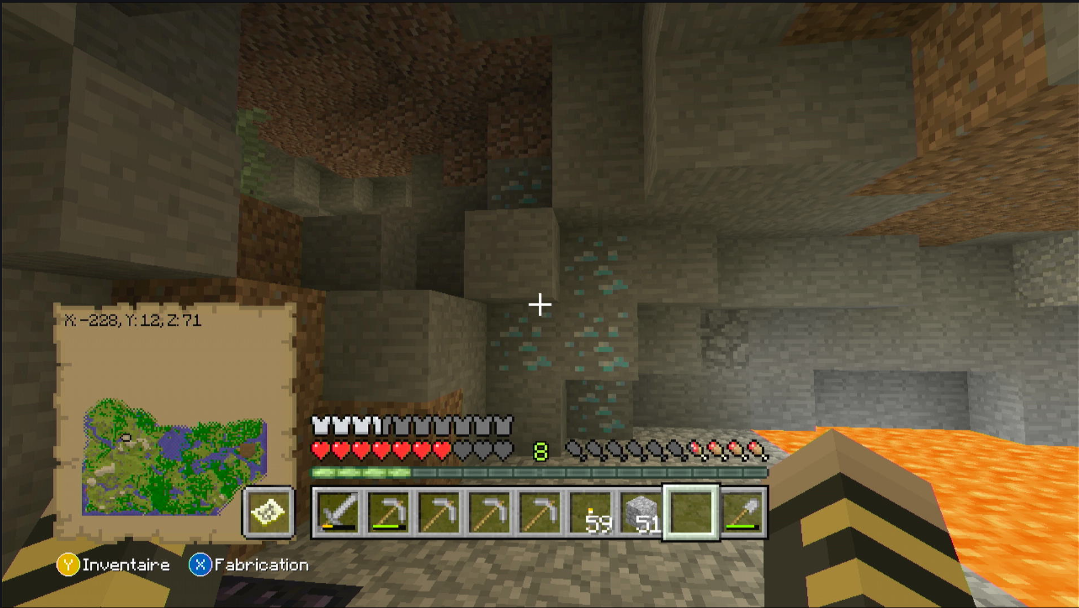Image resolution: width=1079 pixels, height=608 pixels.
Task: Click the map item slot beside the hotbar
Action: [x=268, y=511]
